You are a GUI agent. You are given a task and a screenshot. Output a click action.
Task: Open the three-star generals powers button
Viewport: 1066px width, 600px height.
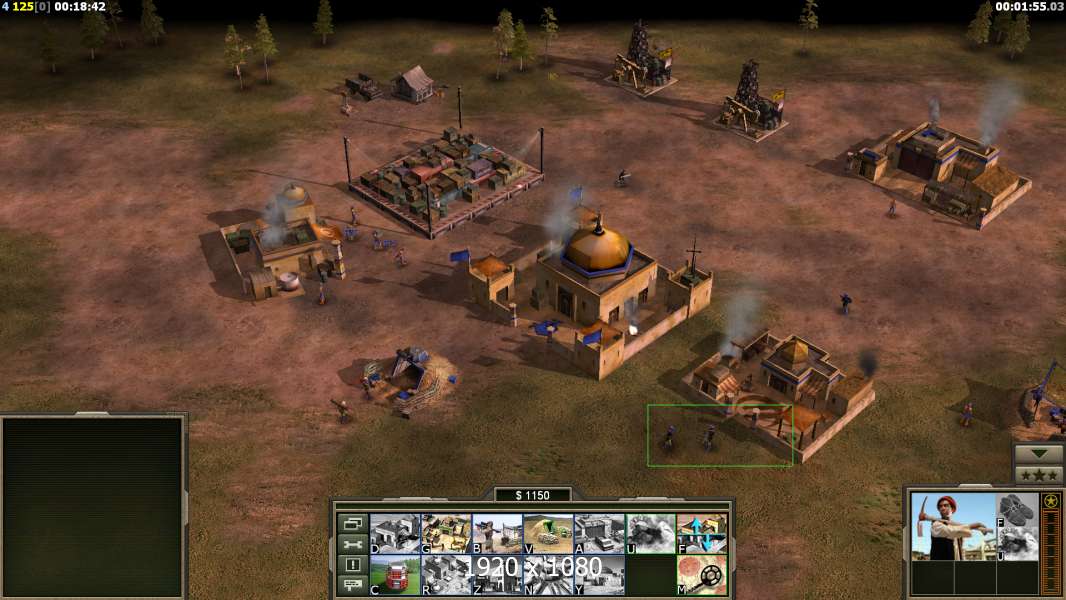click(1038, 475)
